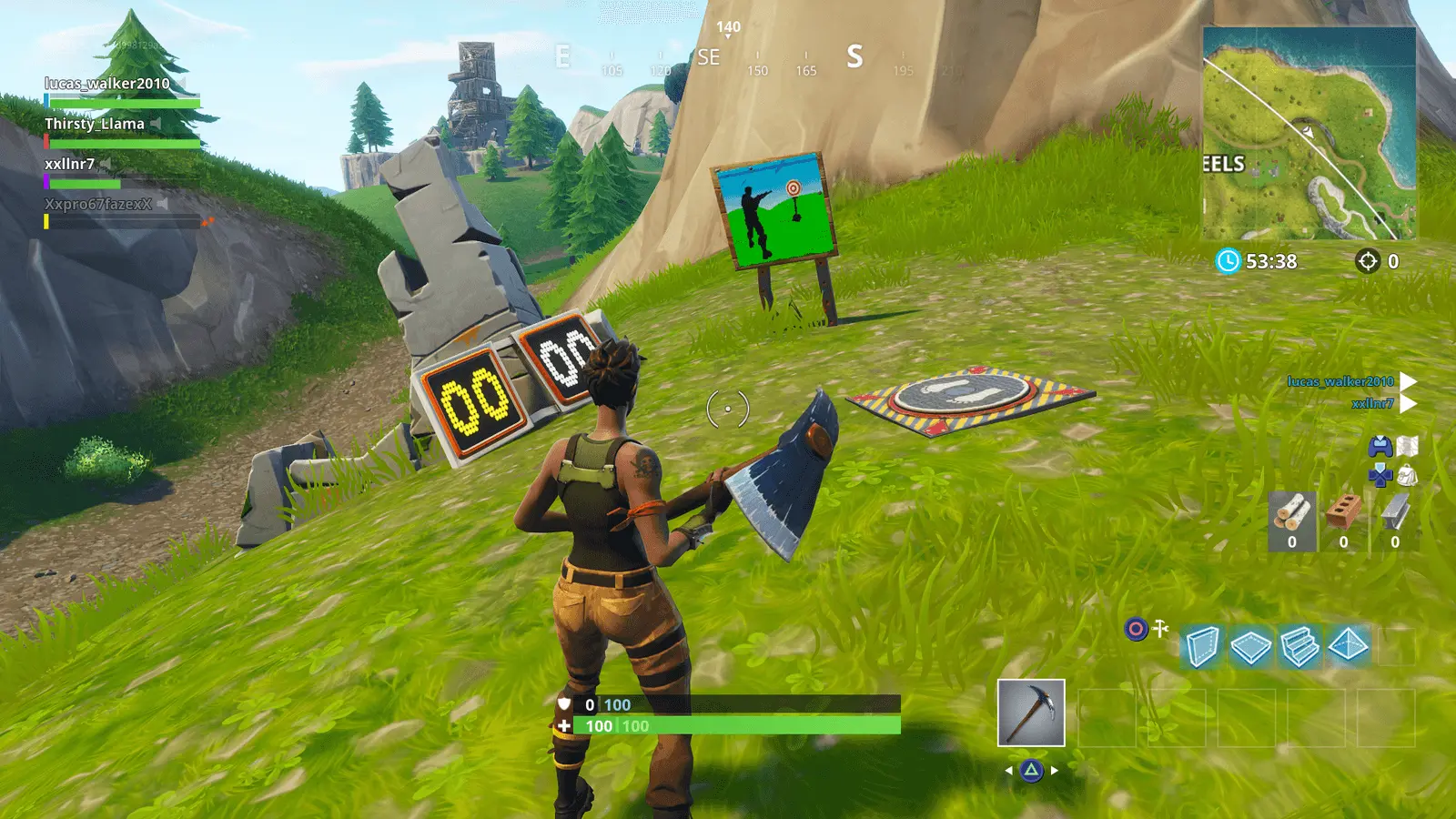This screenshot has width=1456, height=819.
Task: Click the wood resource icon
Action: (x=1293, y=514)
